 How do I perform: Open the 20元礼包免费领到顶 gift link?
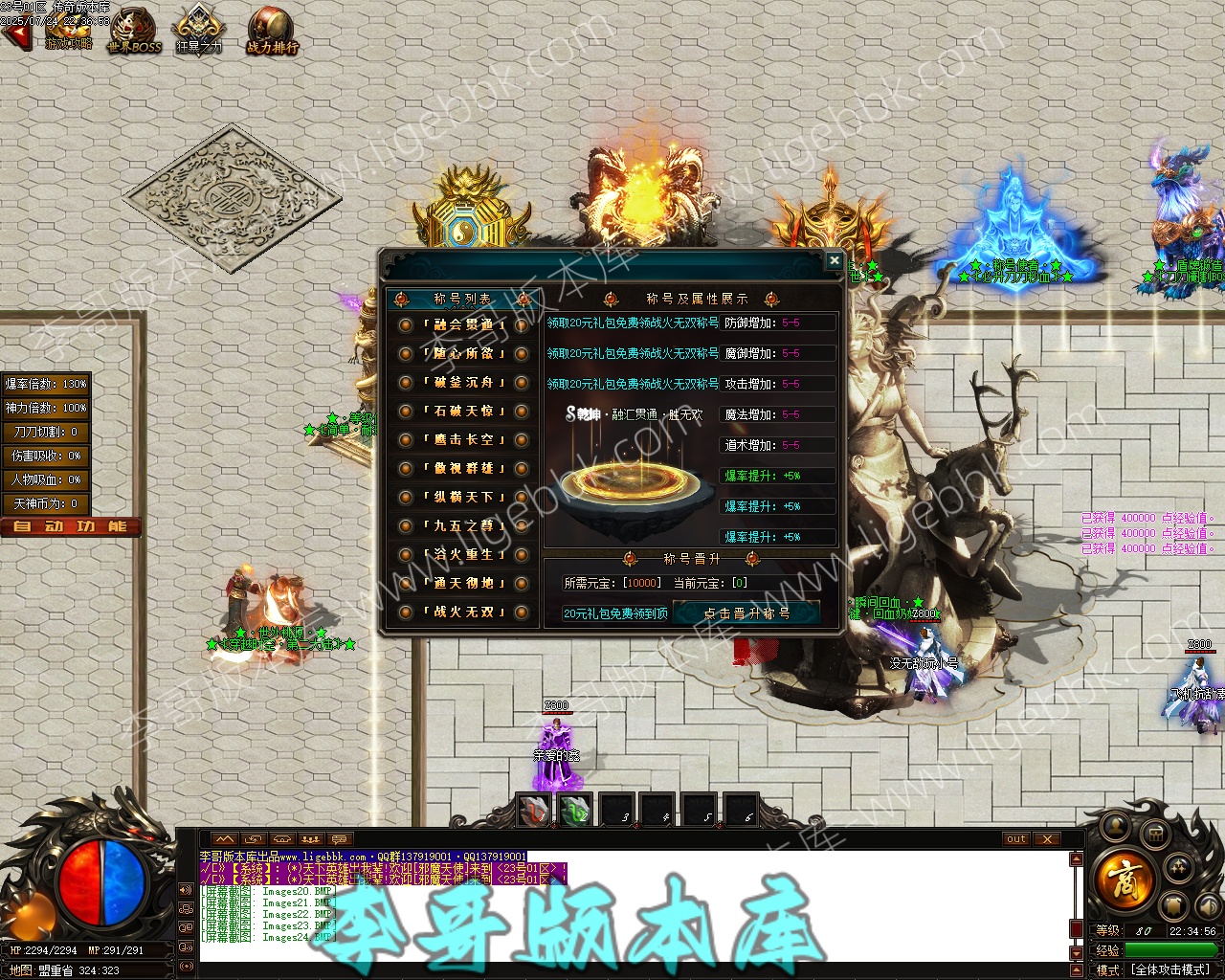pos(615,613)
